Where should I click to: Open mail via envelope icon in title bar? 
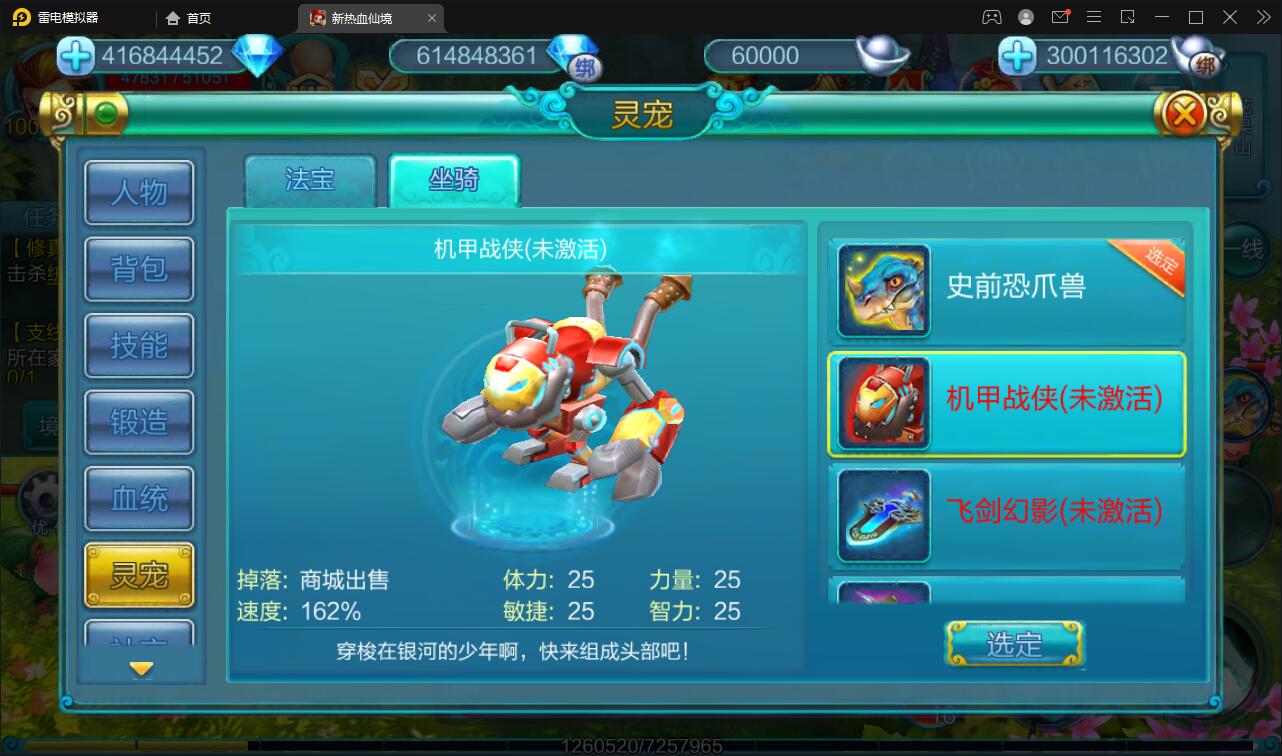point(1060,16)
